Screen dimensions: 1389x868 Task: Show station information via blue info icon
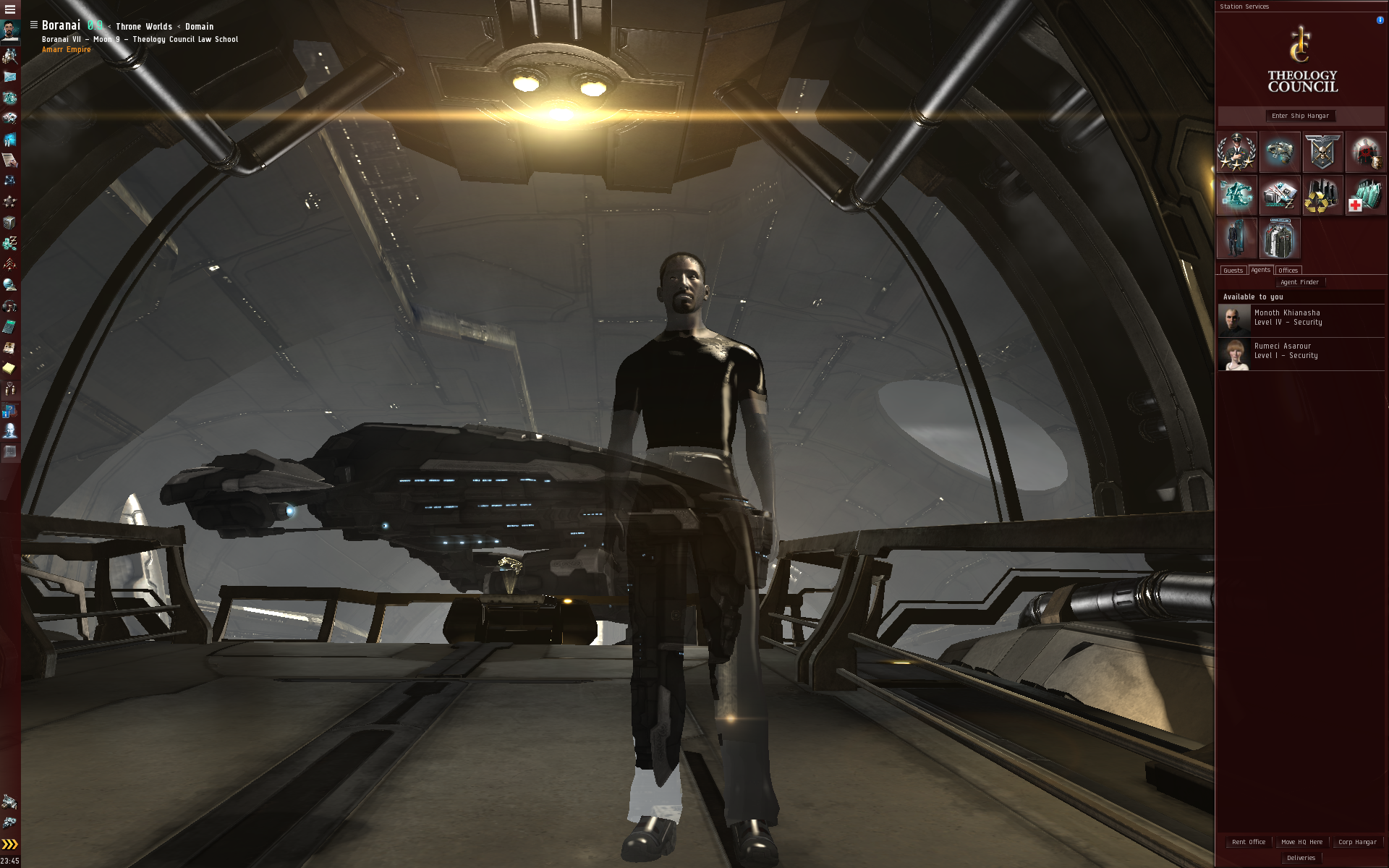point(1380,20)
